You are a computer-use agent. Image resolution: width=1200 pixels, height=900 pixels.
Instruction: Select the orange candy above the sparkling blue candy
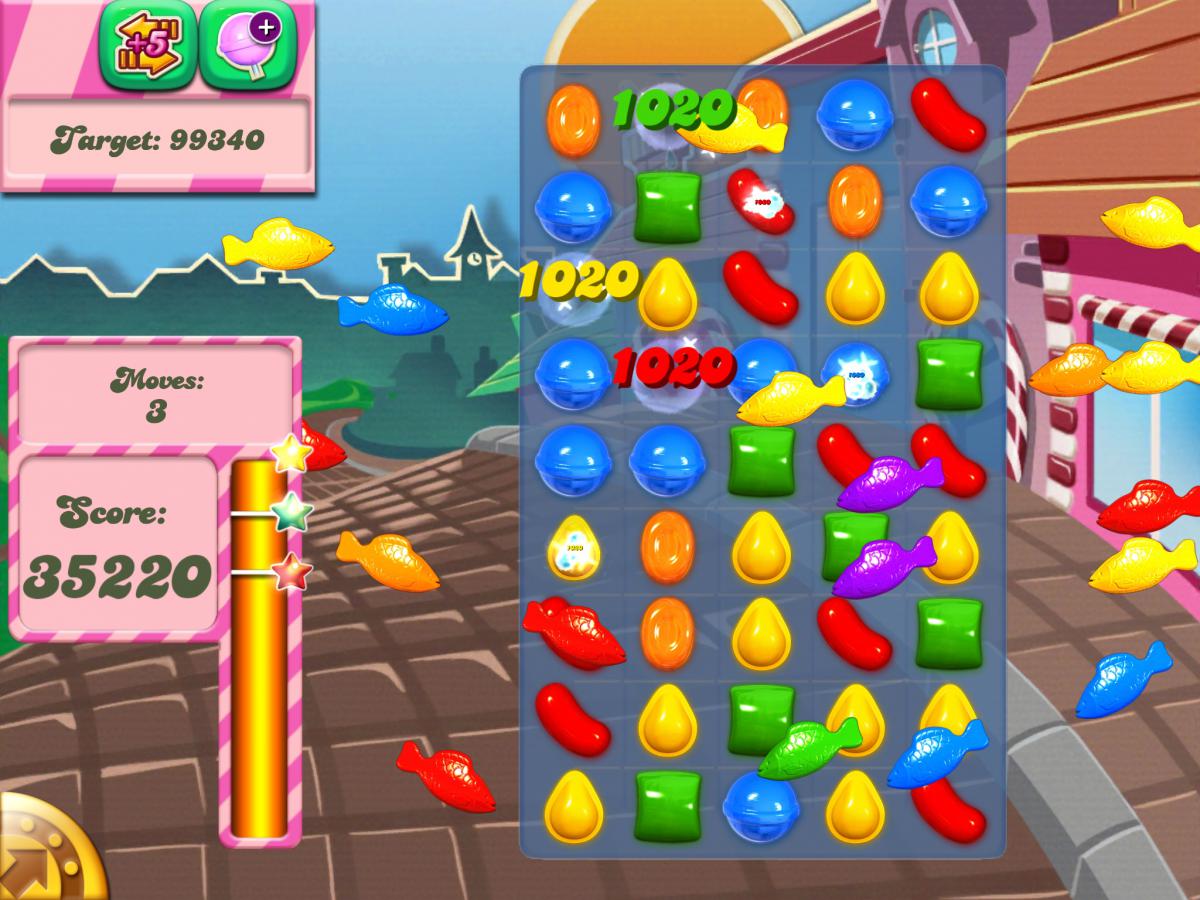(855, 200)
